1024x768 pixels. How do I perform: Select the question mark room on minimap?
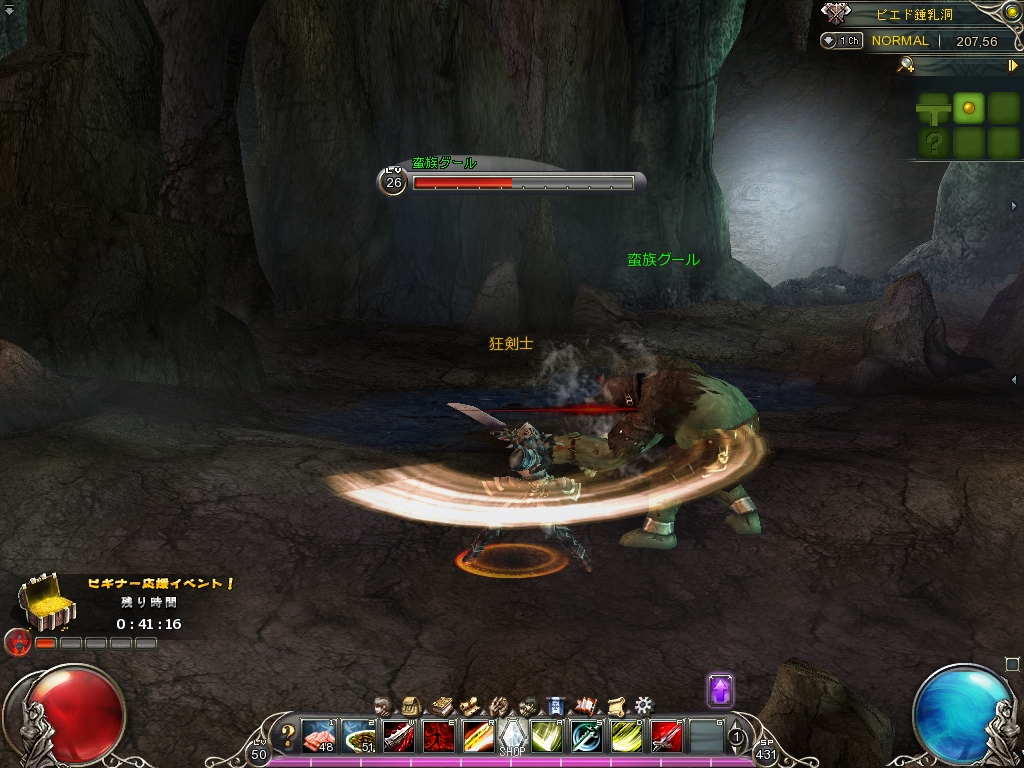(933, 142)
